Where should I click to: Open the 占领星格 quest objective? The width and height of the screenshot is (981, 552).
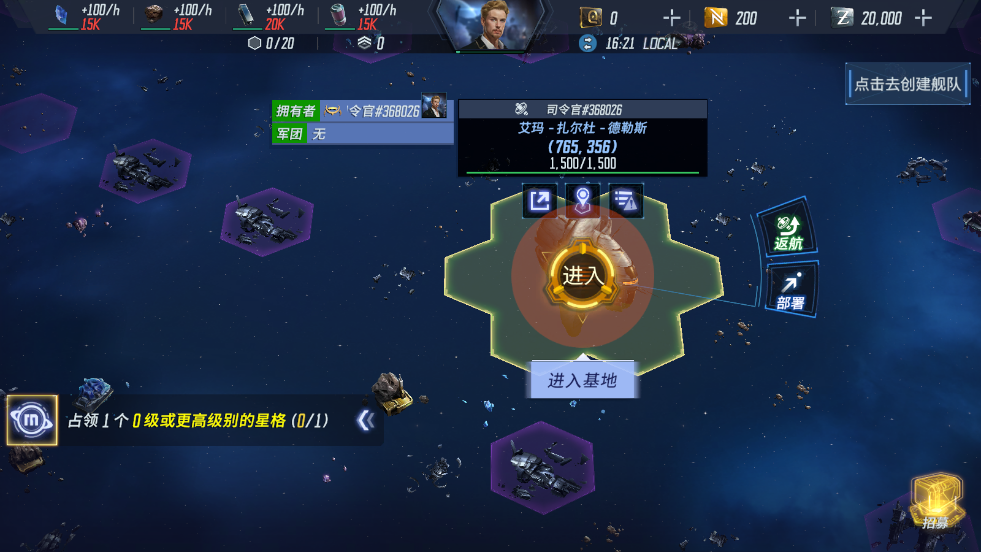(x=198, y=421)
